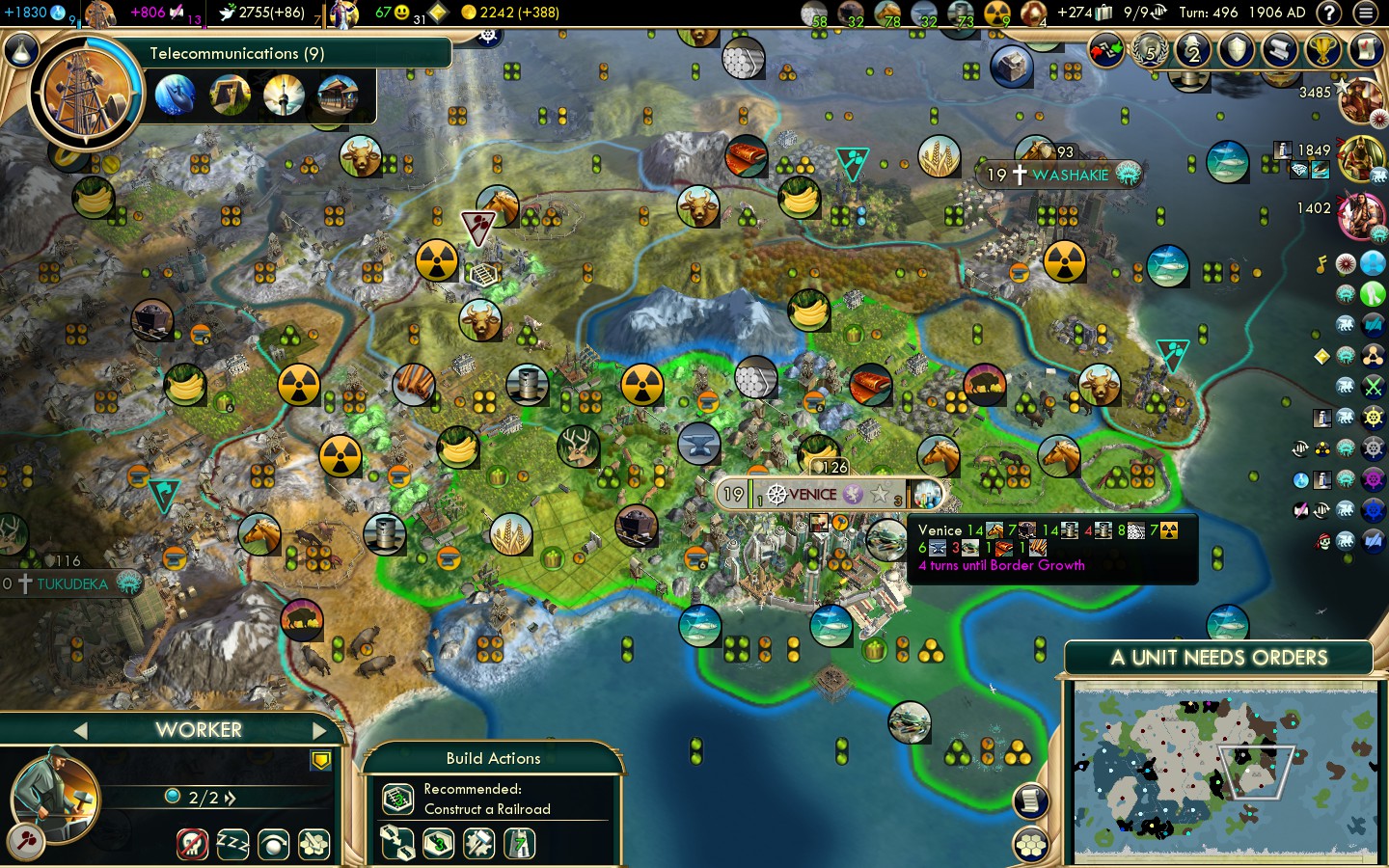Toggle the hex grid overlay button
Image resolution: width=1389 pixels, height=868 pixels.
1029,842
